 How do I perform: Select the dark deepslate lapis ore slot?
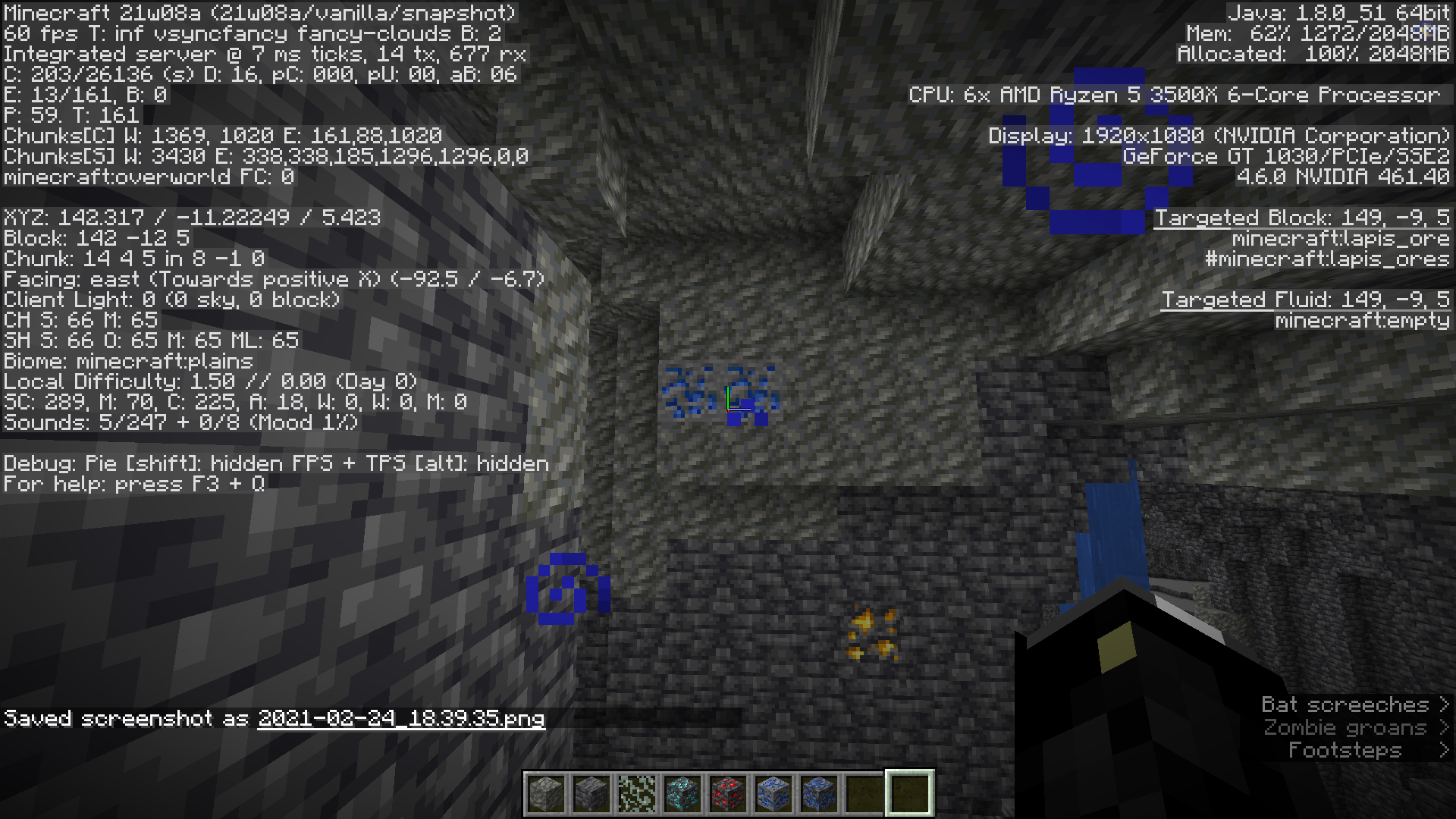(x=819, y=793)
